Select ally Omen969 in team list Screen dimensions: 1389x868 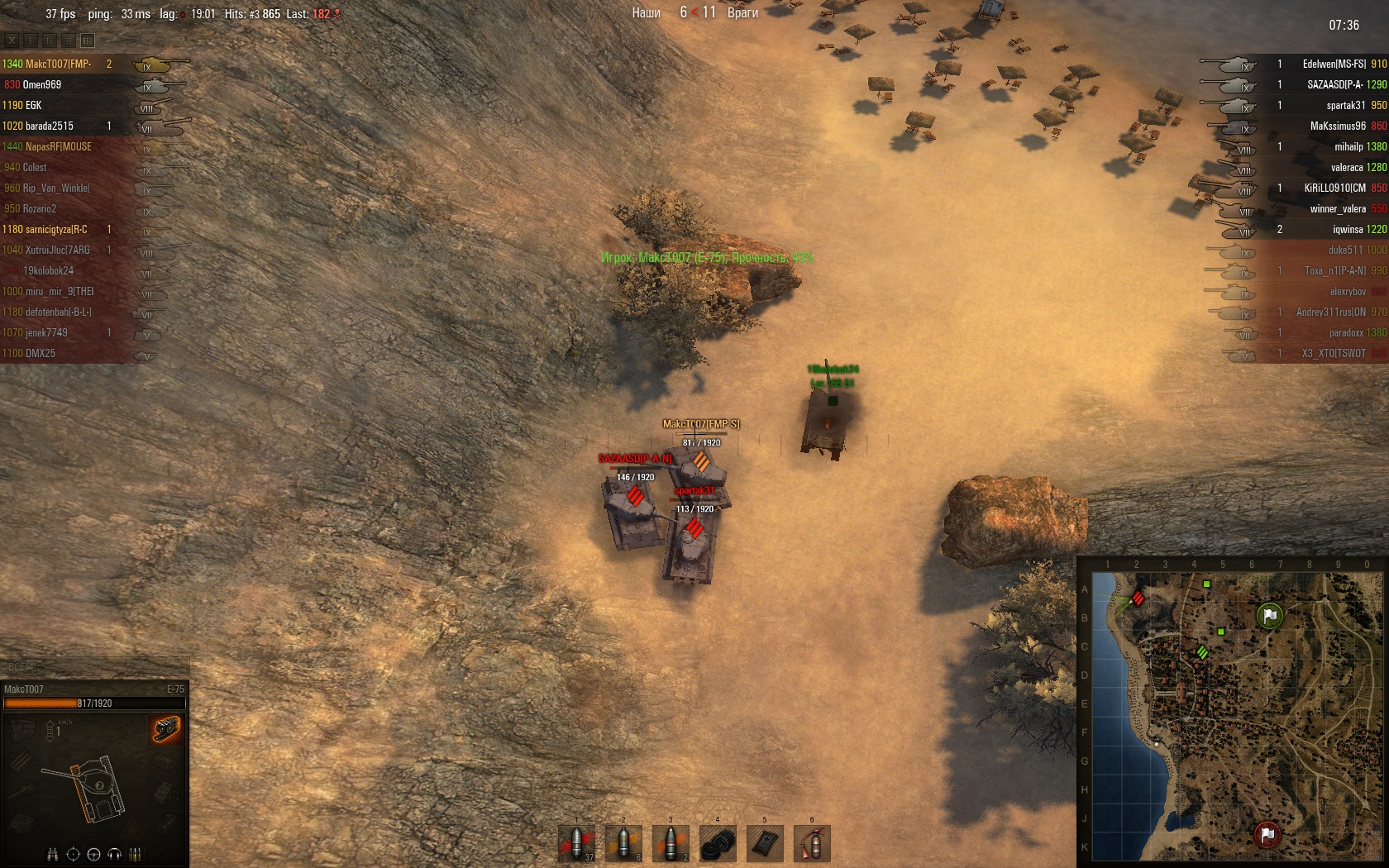(42, 84)
